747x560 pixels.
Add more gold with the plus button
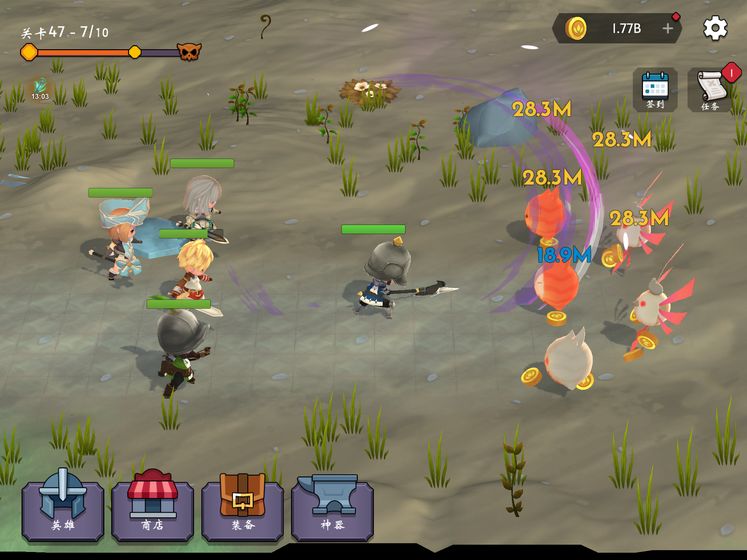668,29
